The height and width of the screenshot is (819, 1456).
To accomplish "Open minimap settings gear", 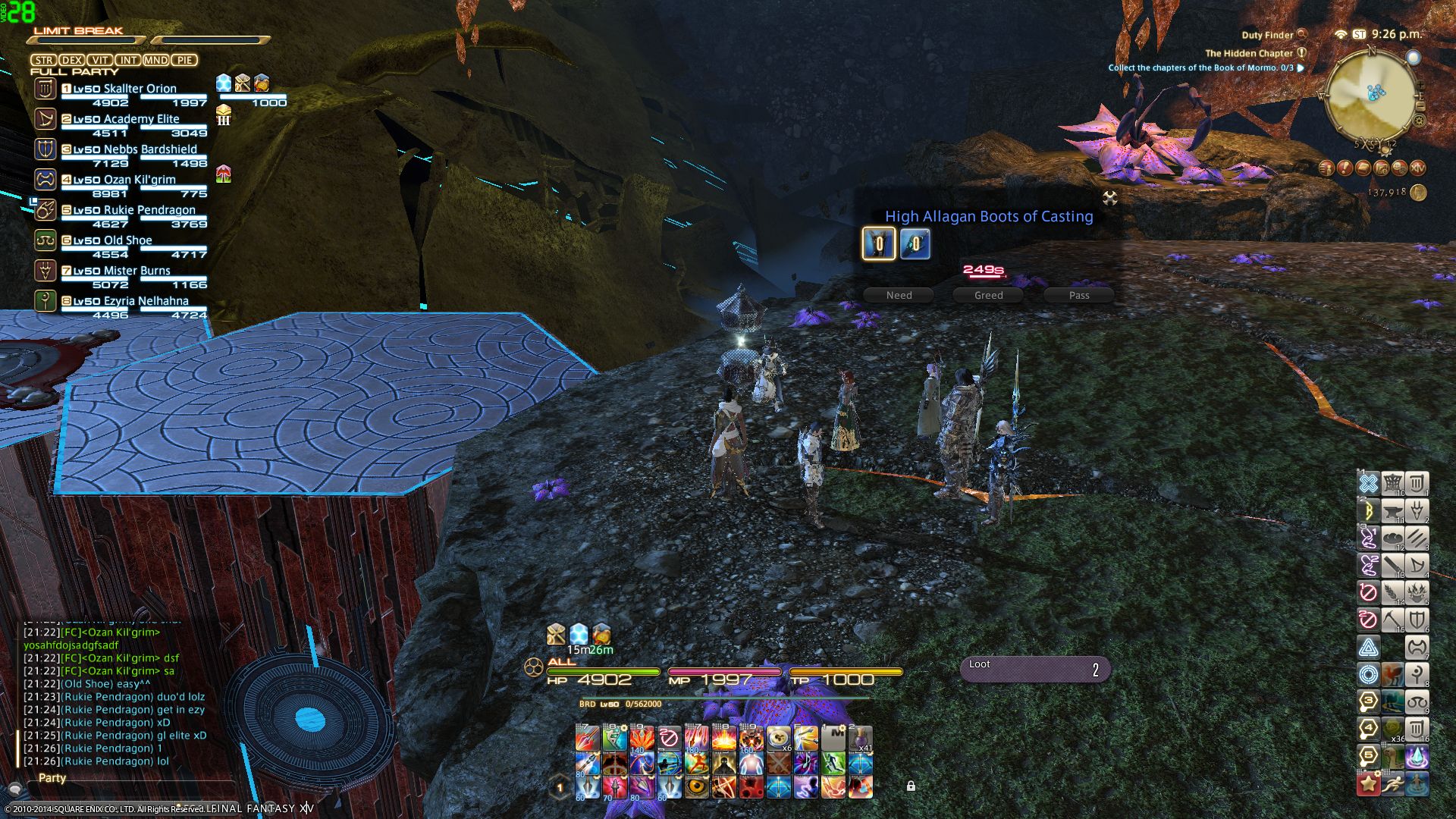I will coord(1419,121).
